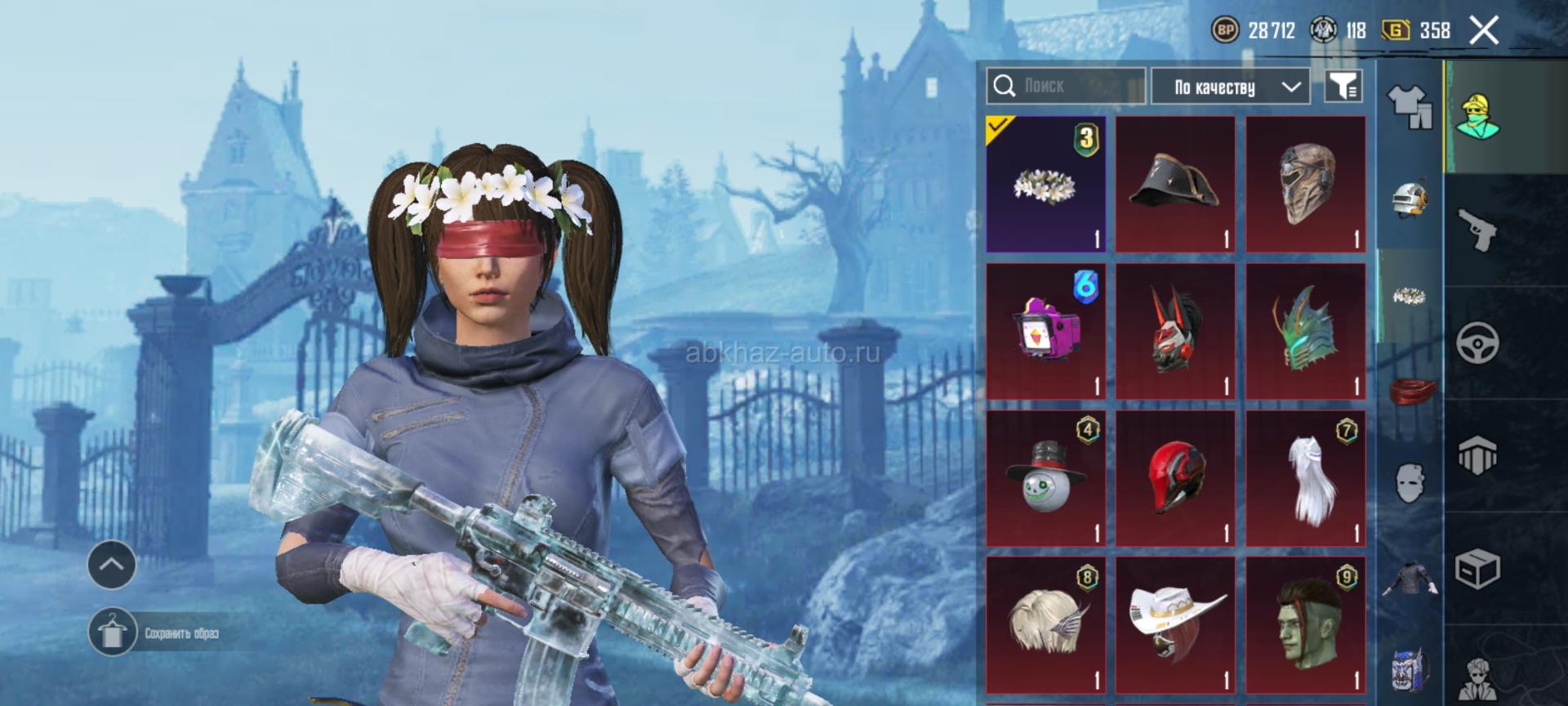The height and width of the screenshot is (706, 1568).
Task: Select the white flower crown item
Action: (1045, 184)
